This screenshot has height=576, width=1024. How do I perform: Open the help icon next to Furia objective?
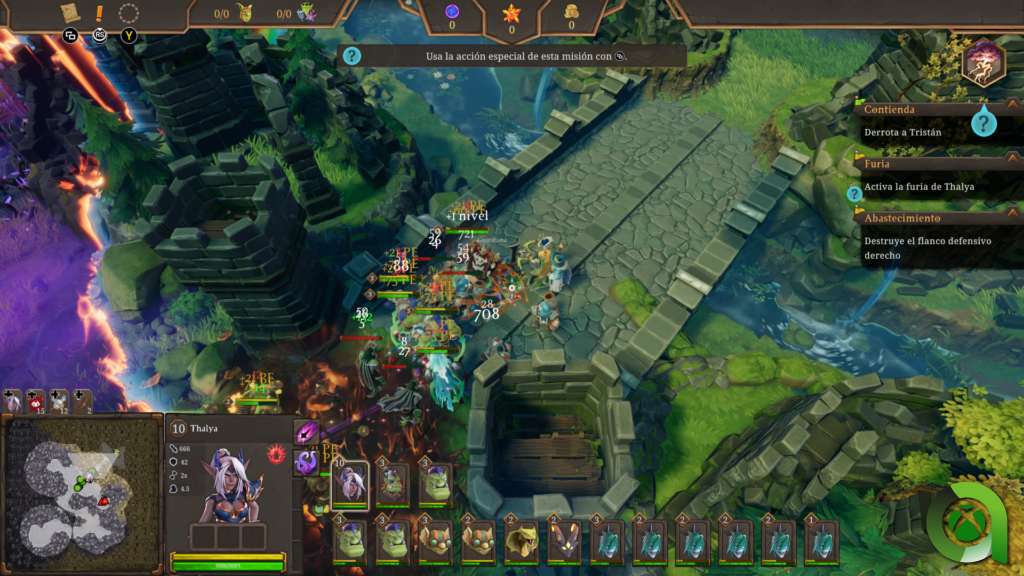(x=855, y=194)
